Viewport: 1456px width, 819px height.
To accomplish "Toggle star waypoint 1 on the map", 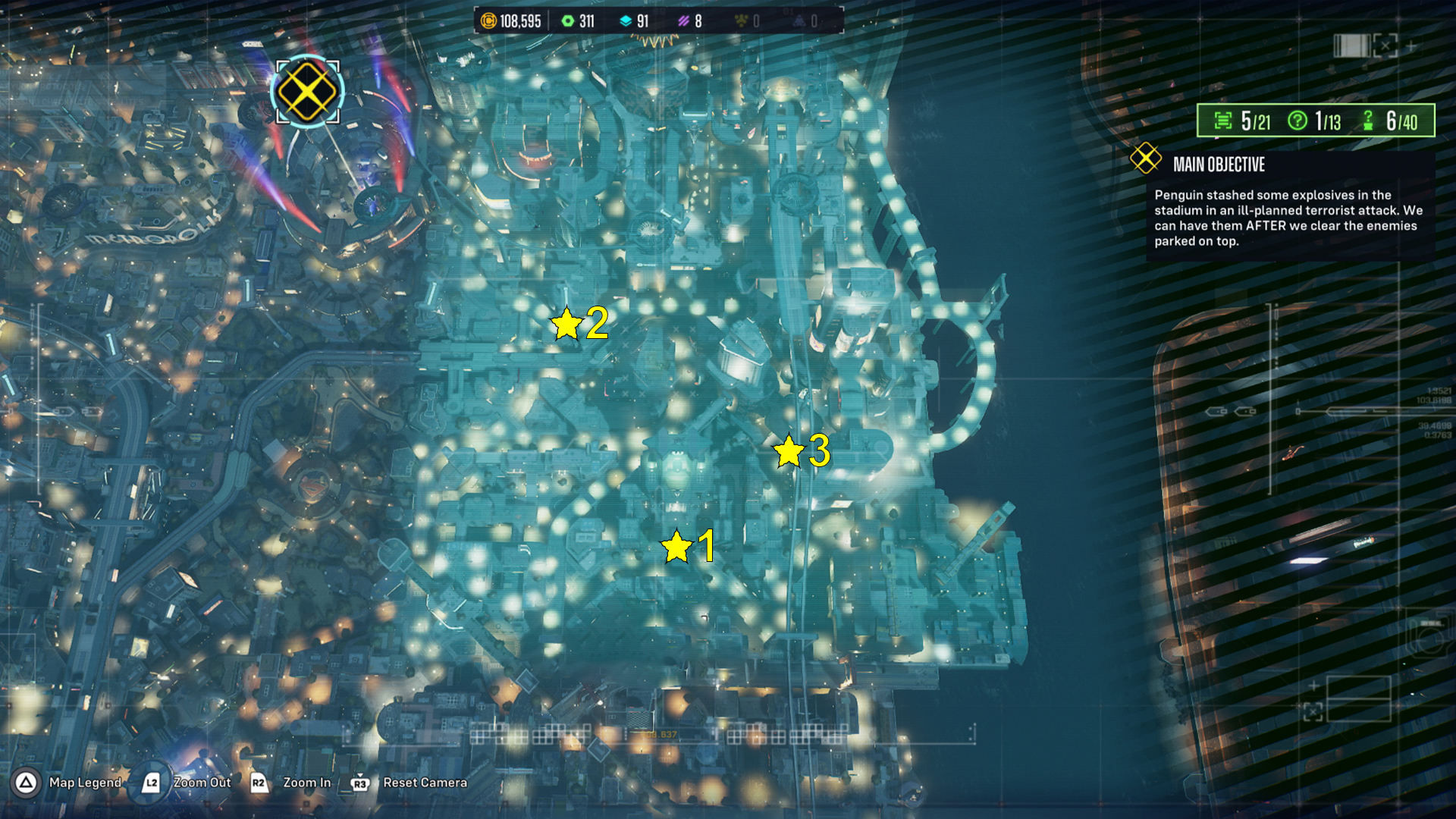I will 675,545.
